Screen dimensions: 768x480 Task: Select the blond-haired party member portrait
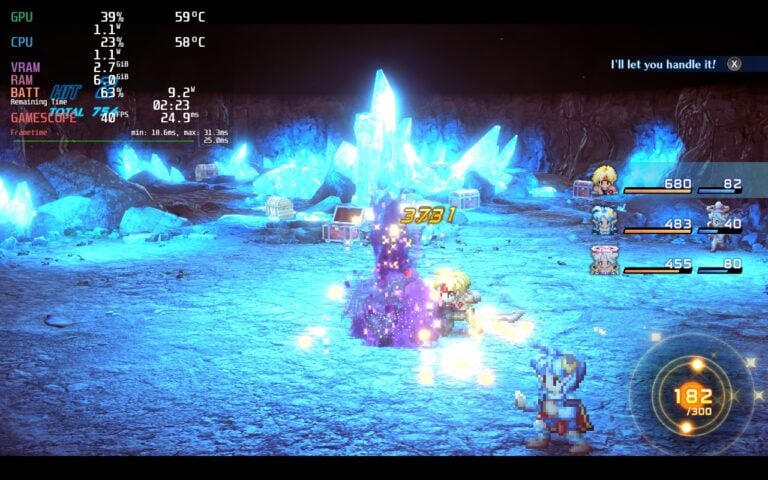[x=604, y=180]
